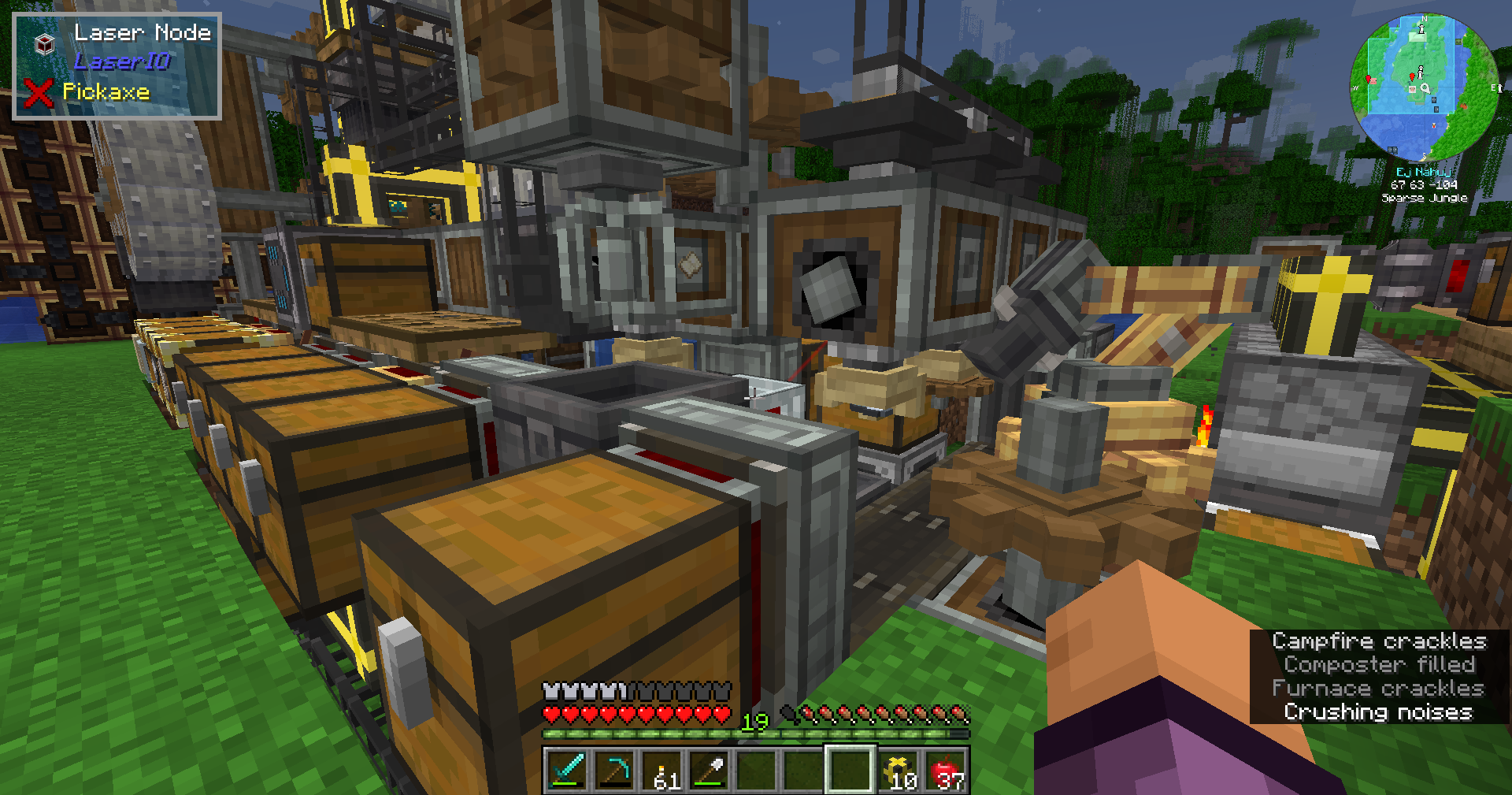This screenshot has width=1512, height=795.
Task: Click the E compass marker on the minimap
Action: click(1495, 88)
